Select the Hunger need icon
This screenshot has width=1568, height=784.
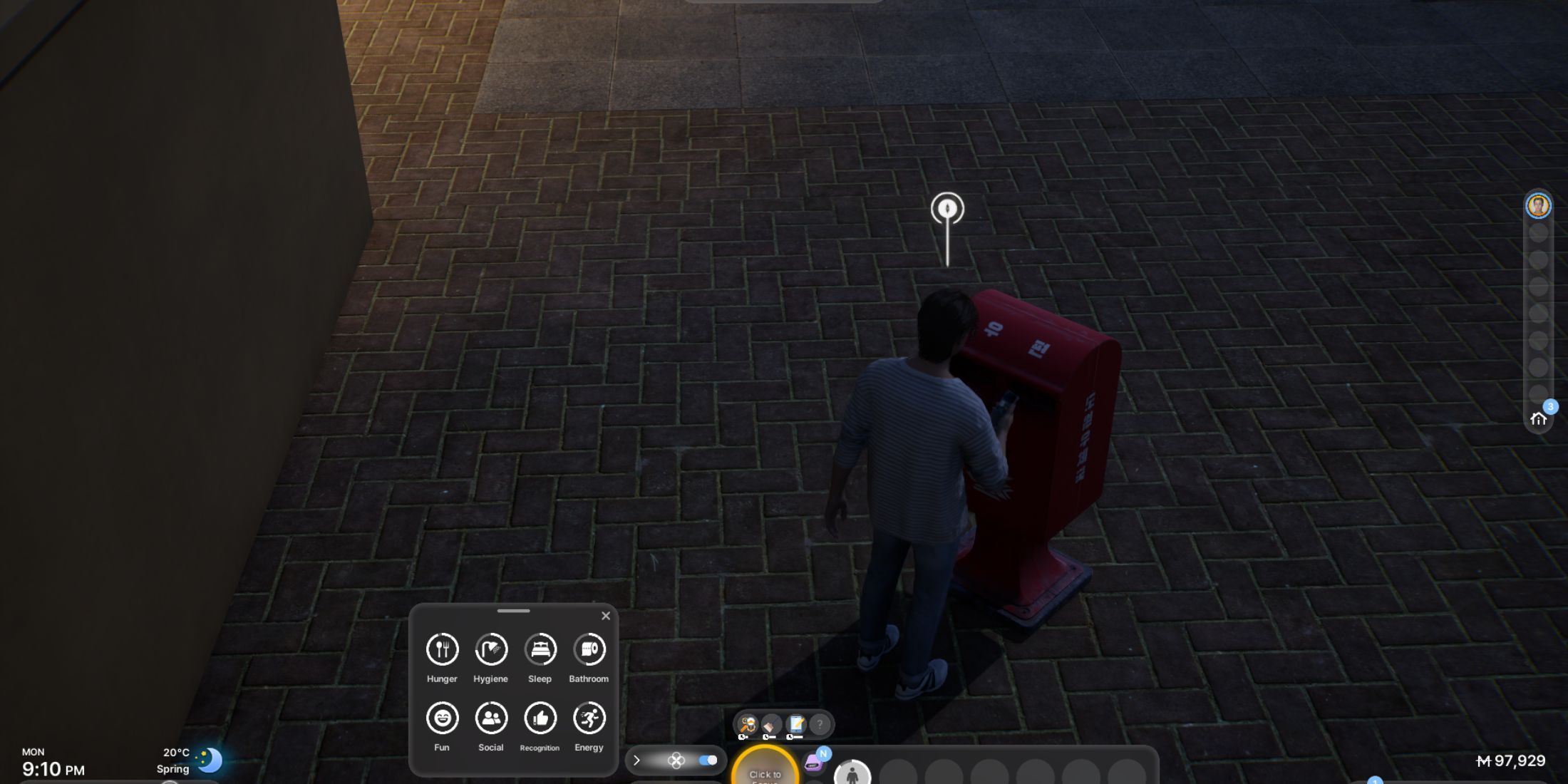(442, 649)
